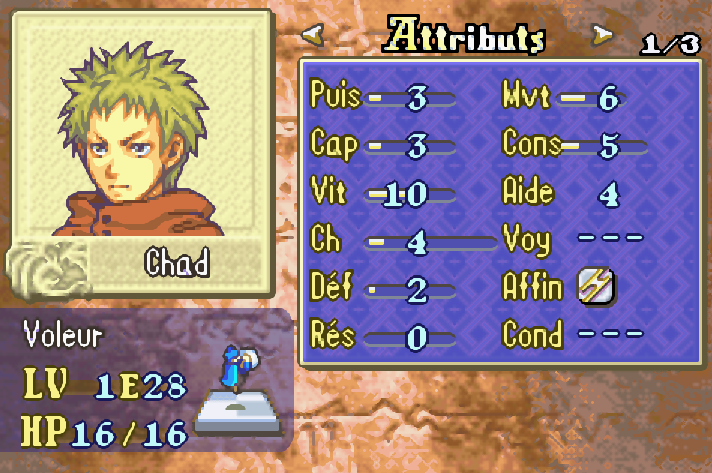Select the lightning Affin icon
This screenshot has height=473, width=712.
point(597,287)
